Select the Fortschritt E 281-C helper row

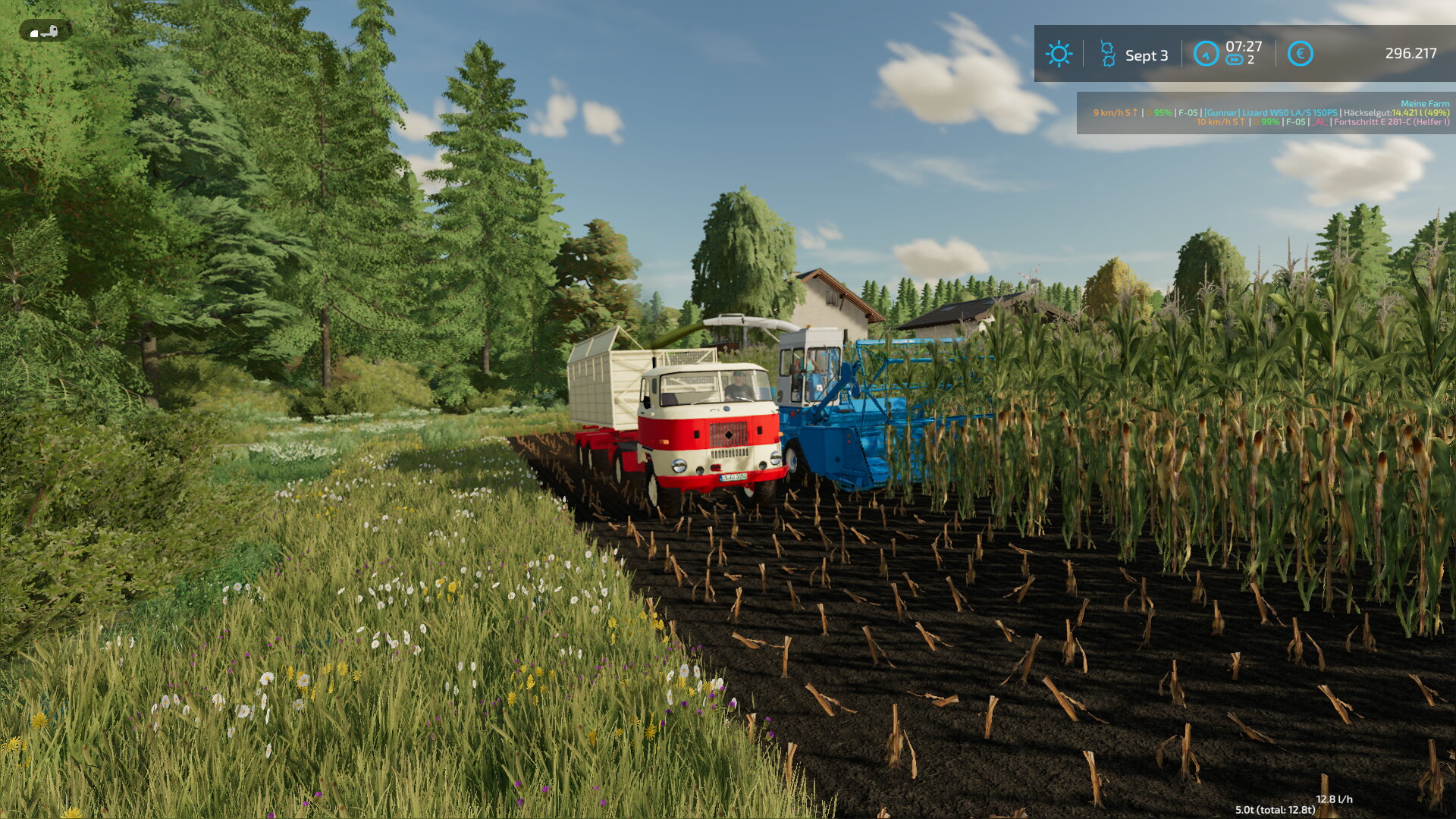(1323, 122)
